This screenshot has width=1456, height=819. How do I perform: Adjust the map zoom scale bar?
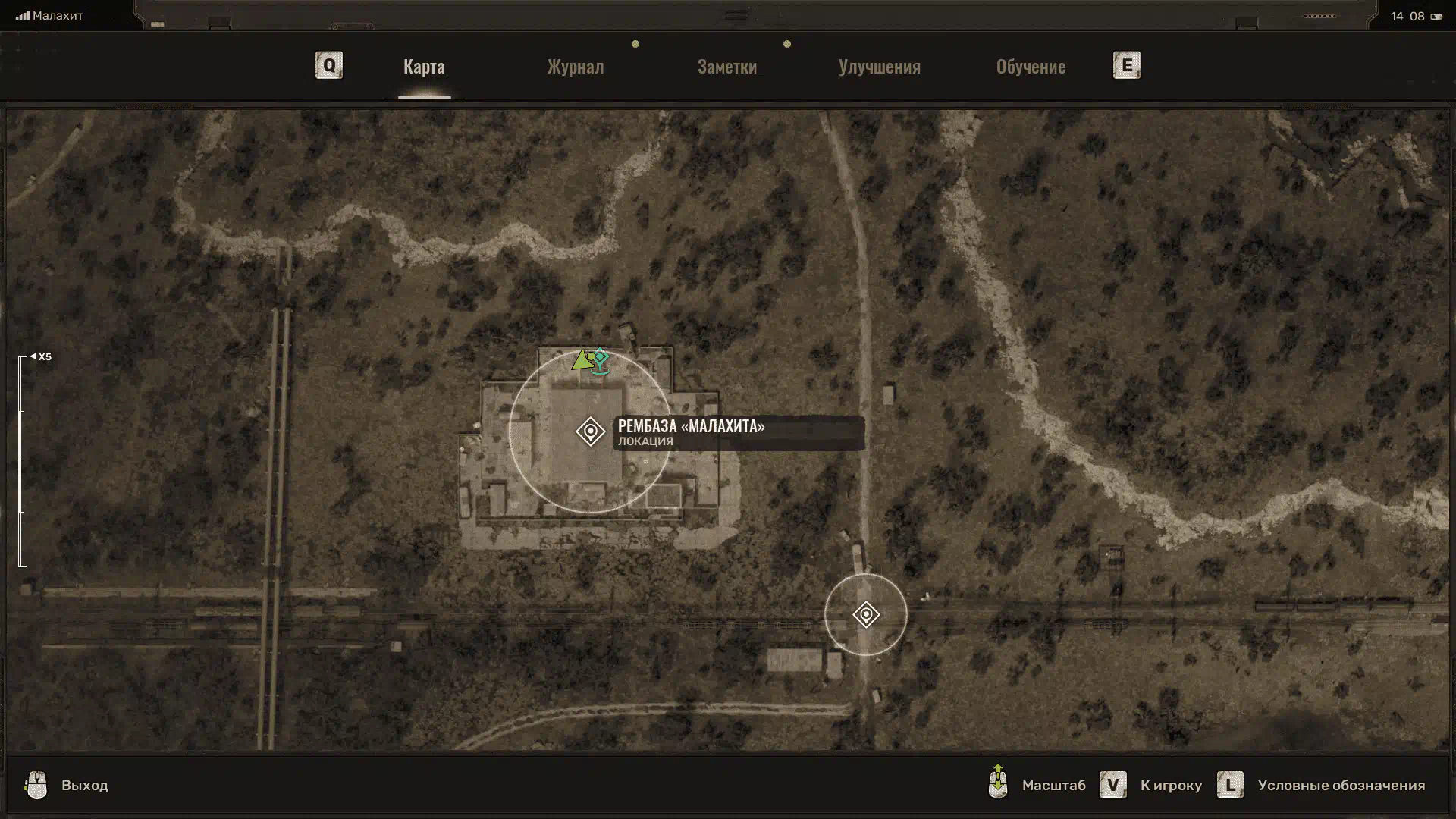click(x=22, y=461)
